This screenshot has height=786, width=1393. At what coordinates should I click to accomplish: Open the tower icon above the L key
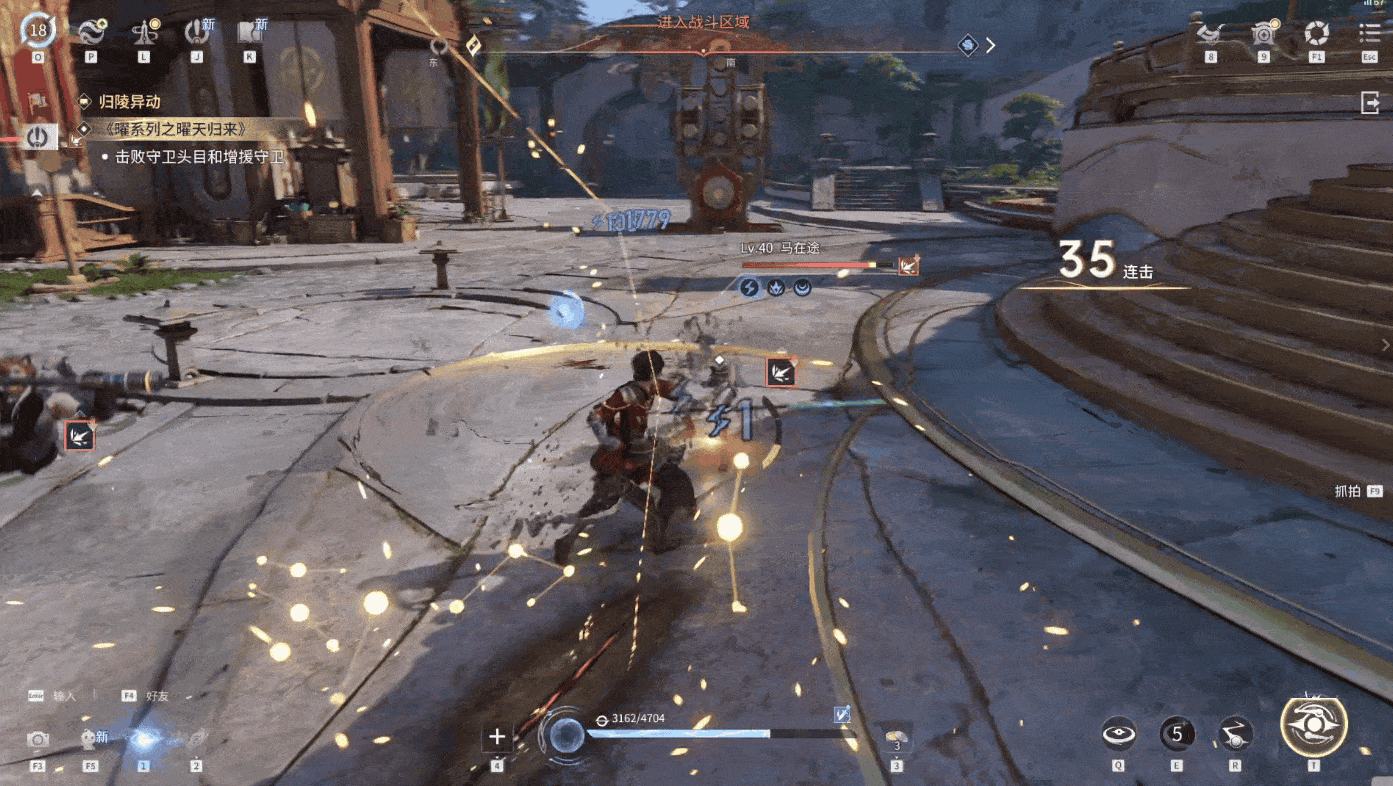144,32
